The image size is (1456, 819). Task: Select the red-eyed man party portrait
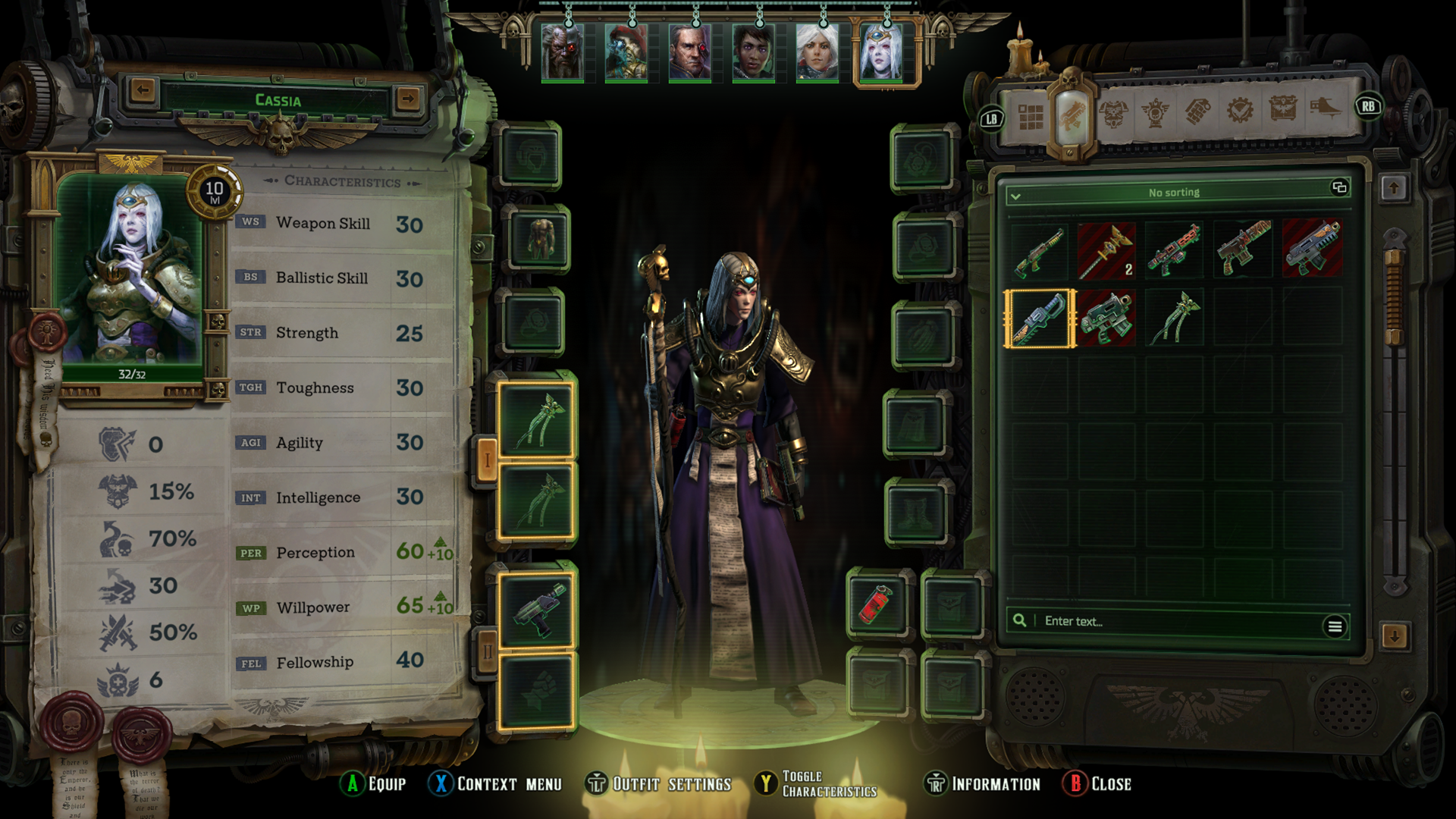click(x=689, y=52)
